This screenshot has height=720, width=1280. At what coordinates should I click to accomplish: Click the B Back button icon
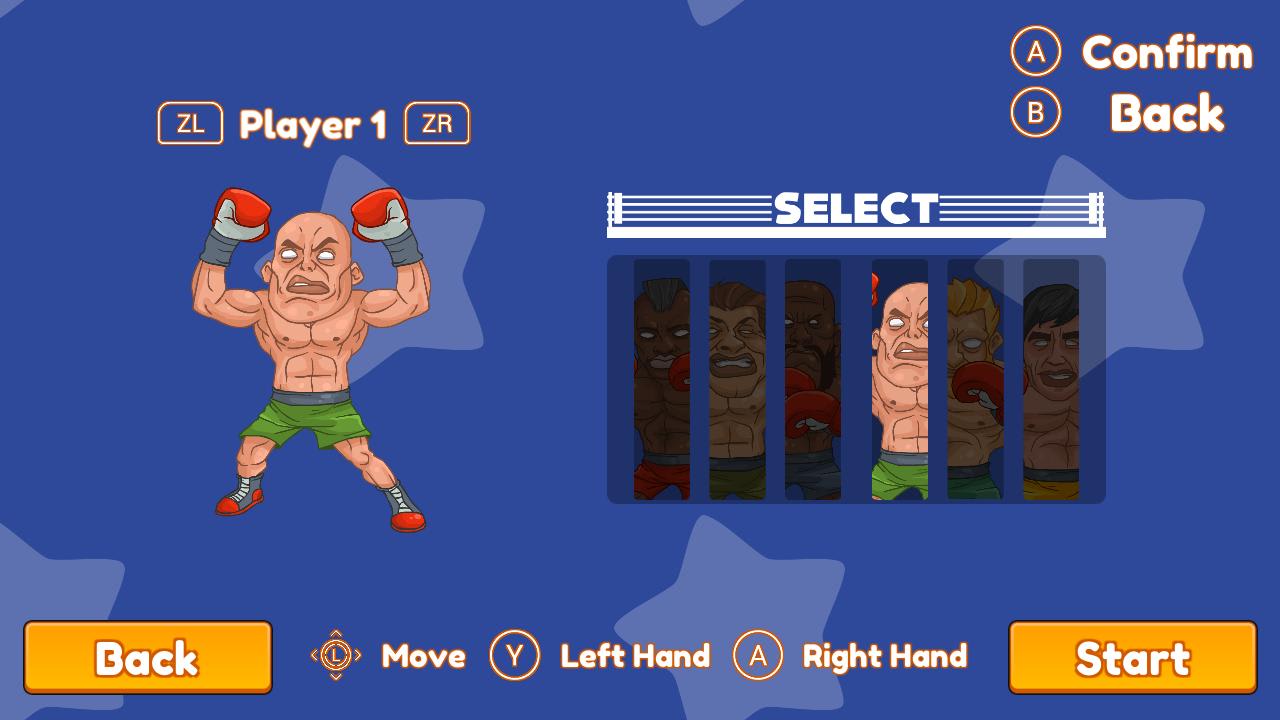pyautogui.click(x=1036, y=113)
